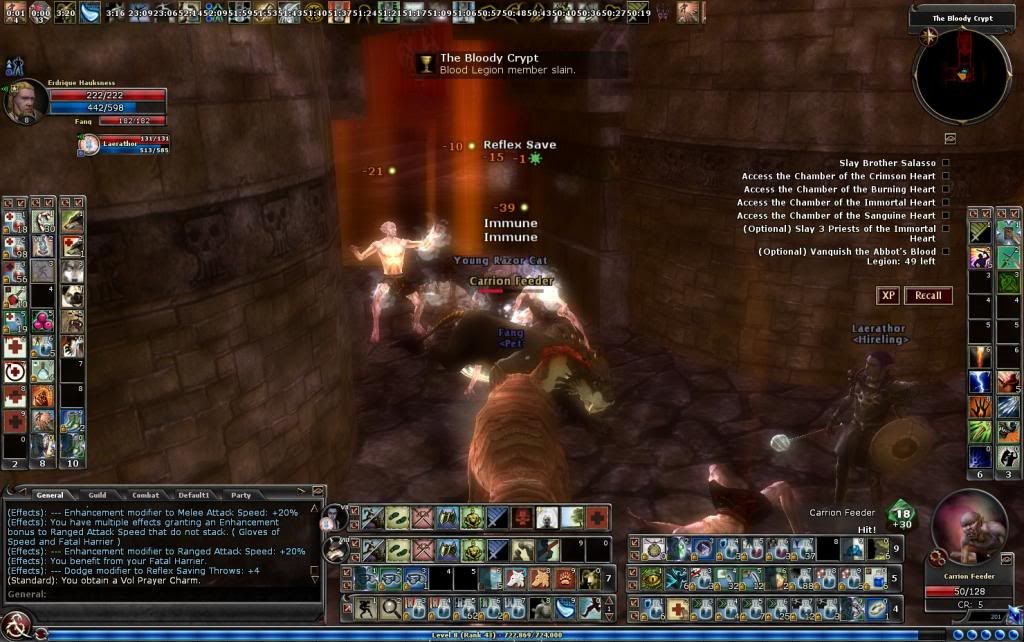Switch to the Guild chat tab
The width and height of the screenshot is (1024, 642).
(x=97, y=495)
